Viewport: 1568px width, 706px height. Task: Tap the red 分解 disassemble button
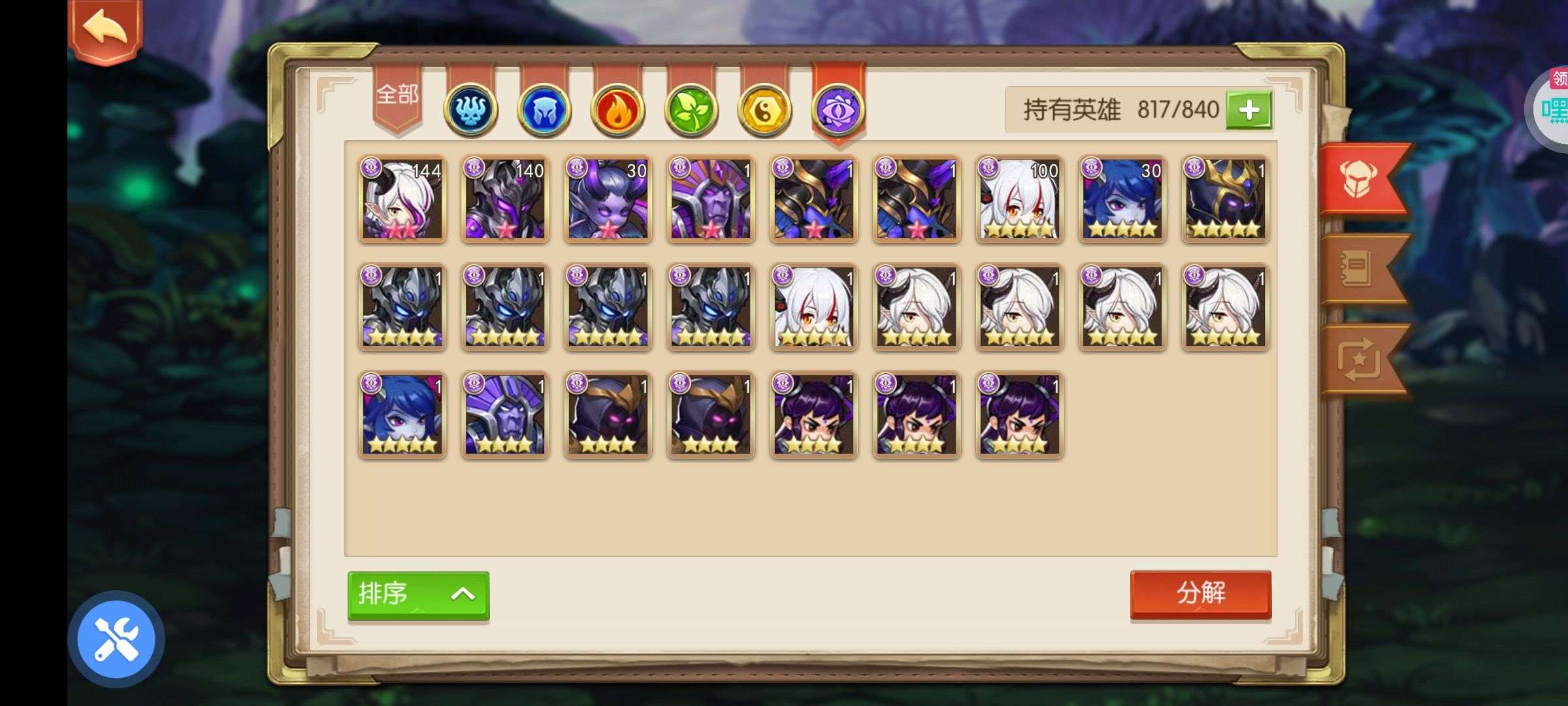[1200, 594]
